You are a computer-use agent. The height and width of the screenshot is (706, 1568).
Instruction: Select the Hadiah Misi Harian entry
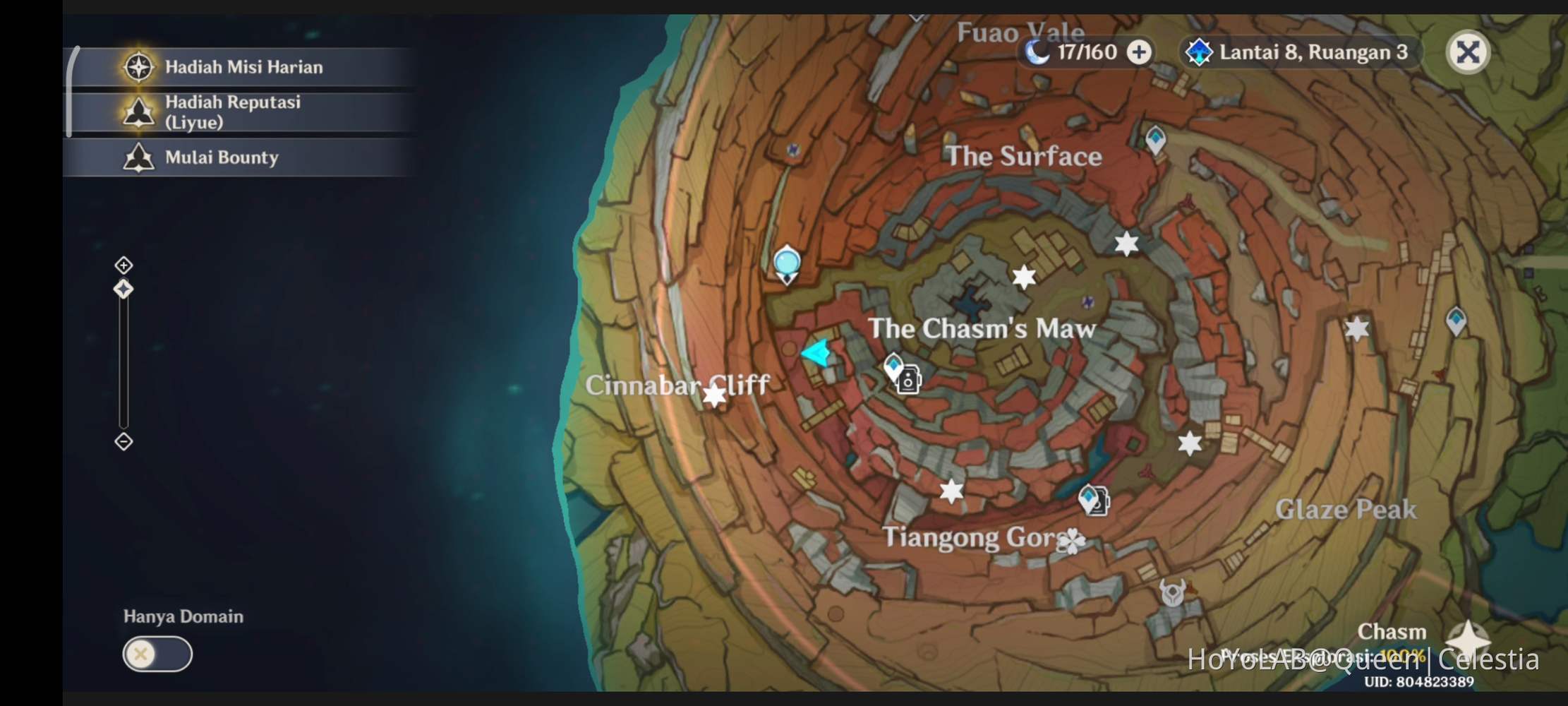tap(243, 67)
